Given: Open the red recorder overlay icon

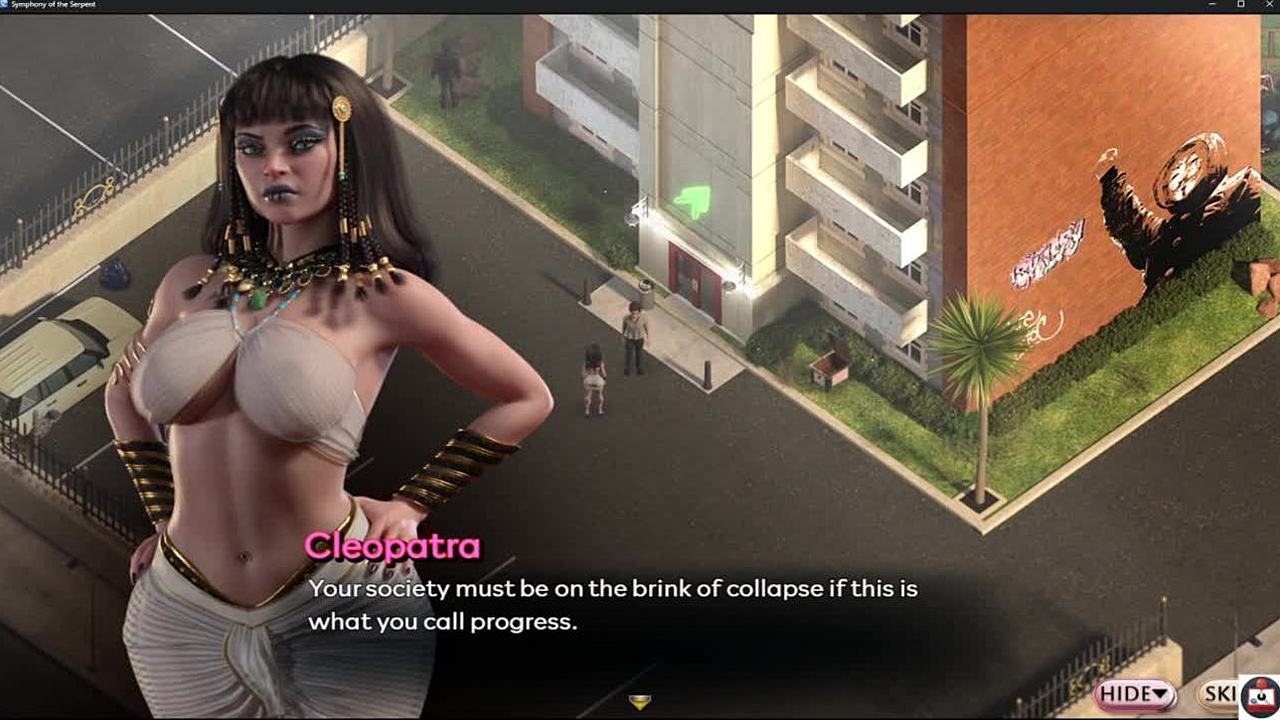Looking at the screenshot, I should (x=1260, y=697).
